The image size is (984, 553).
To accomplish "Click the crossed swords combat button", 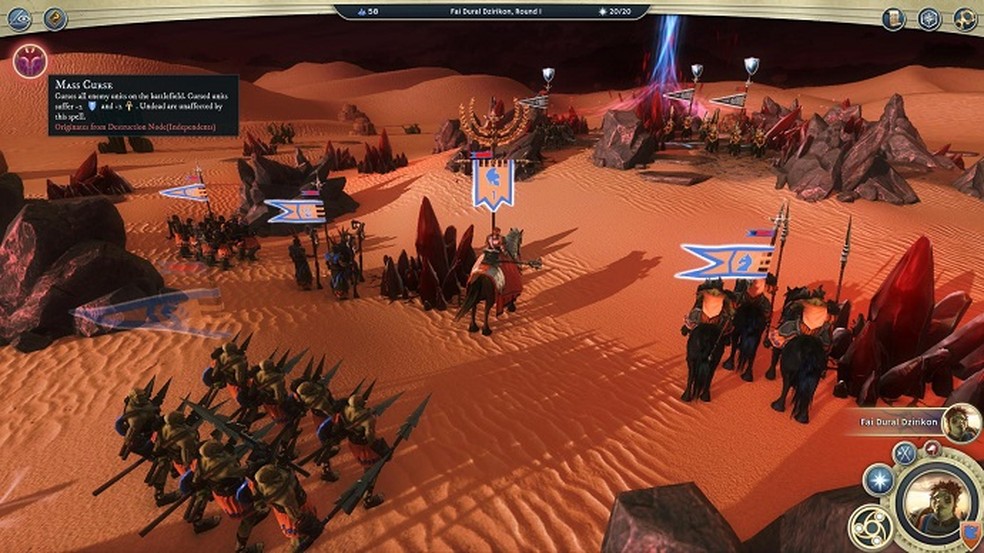I will tap(905, 453).
